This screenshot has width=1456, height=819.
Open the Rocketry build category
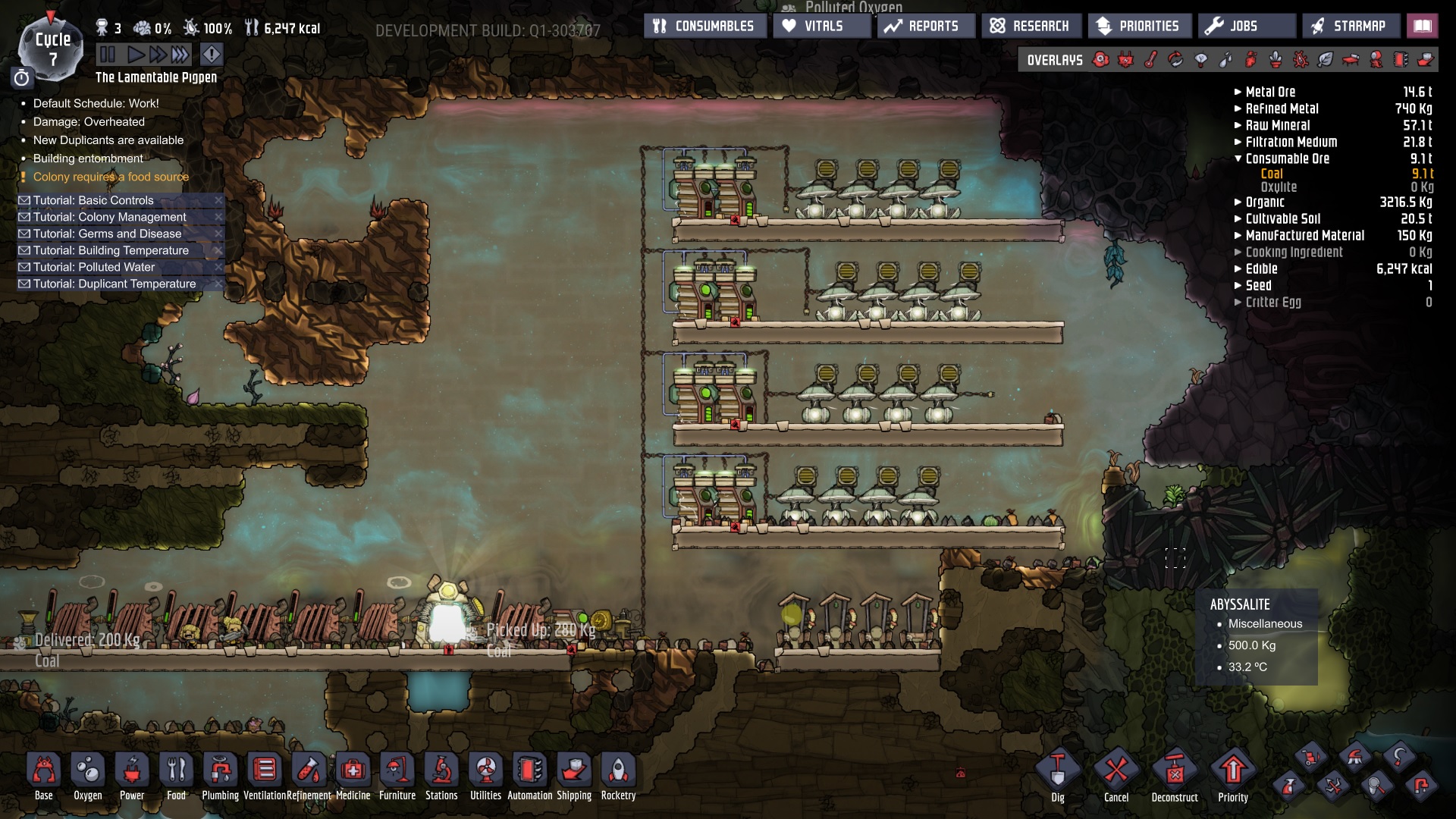click(618, 775)
